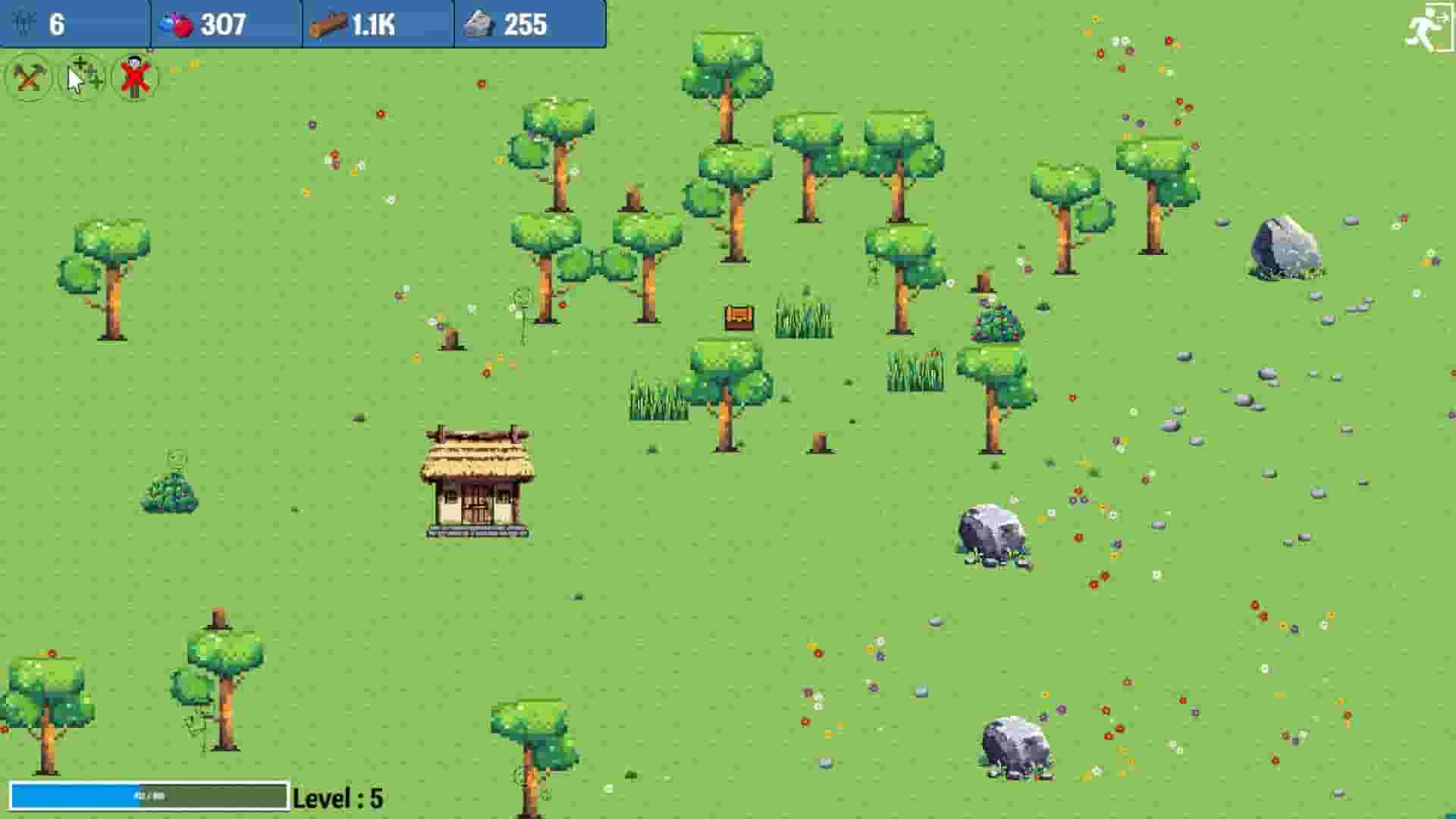Click the tall grass patch beside the chest
Screen dimensions: 1456x819
(804, 318)
